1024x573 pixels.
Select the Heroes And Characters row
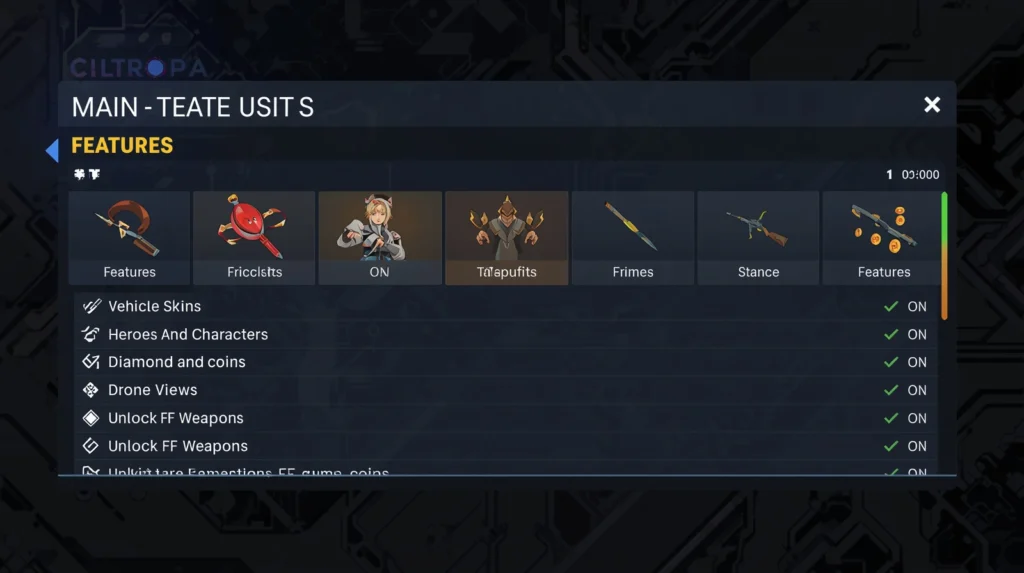click(188, 334)
